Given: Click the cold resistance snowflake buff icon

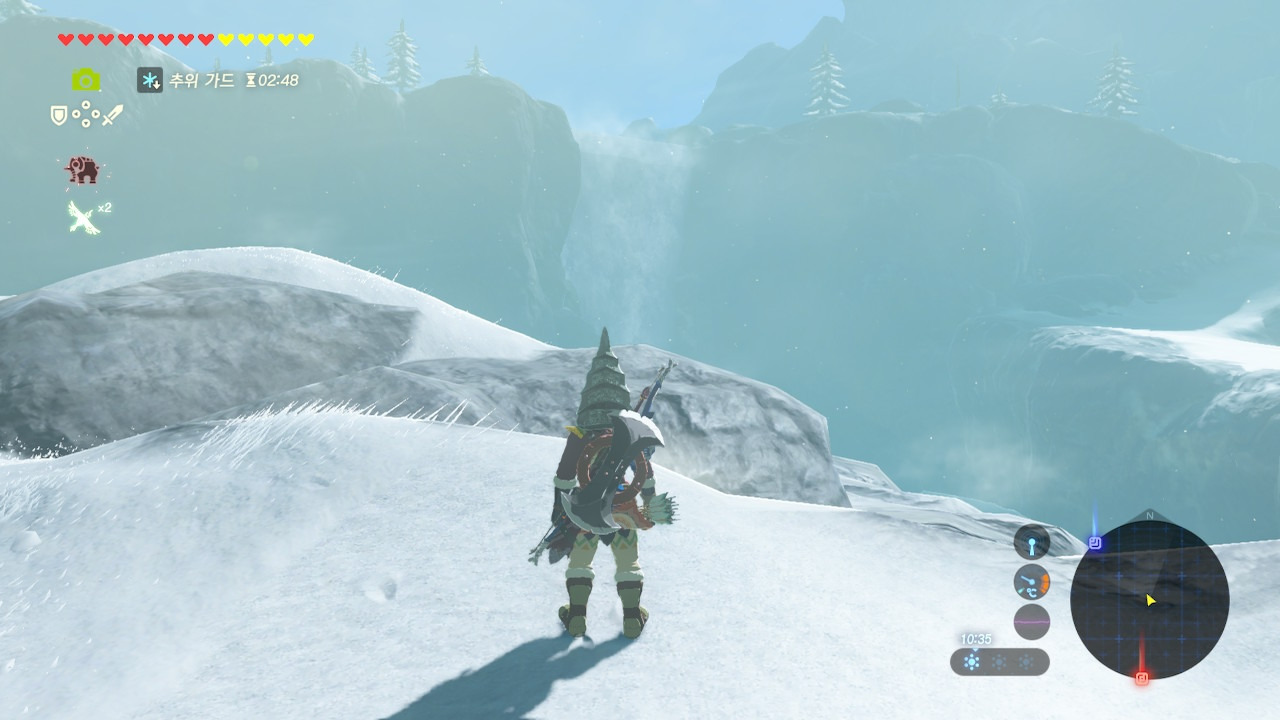Looking at the screenshot, I should point(150,80).
